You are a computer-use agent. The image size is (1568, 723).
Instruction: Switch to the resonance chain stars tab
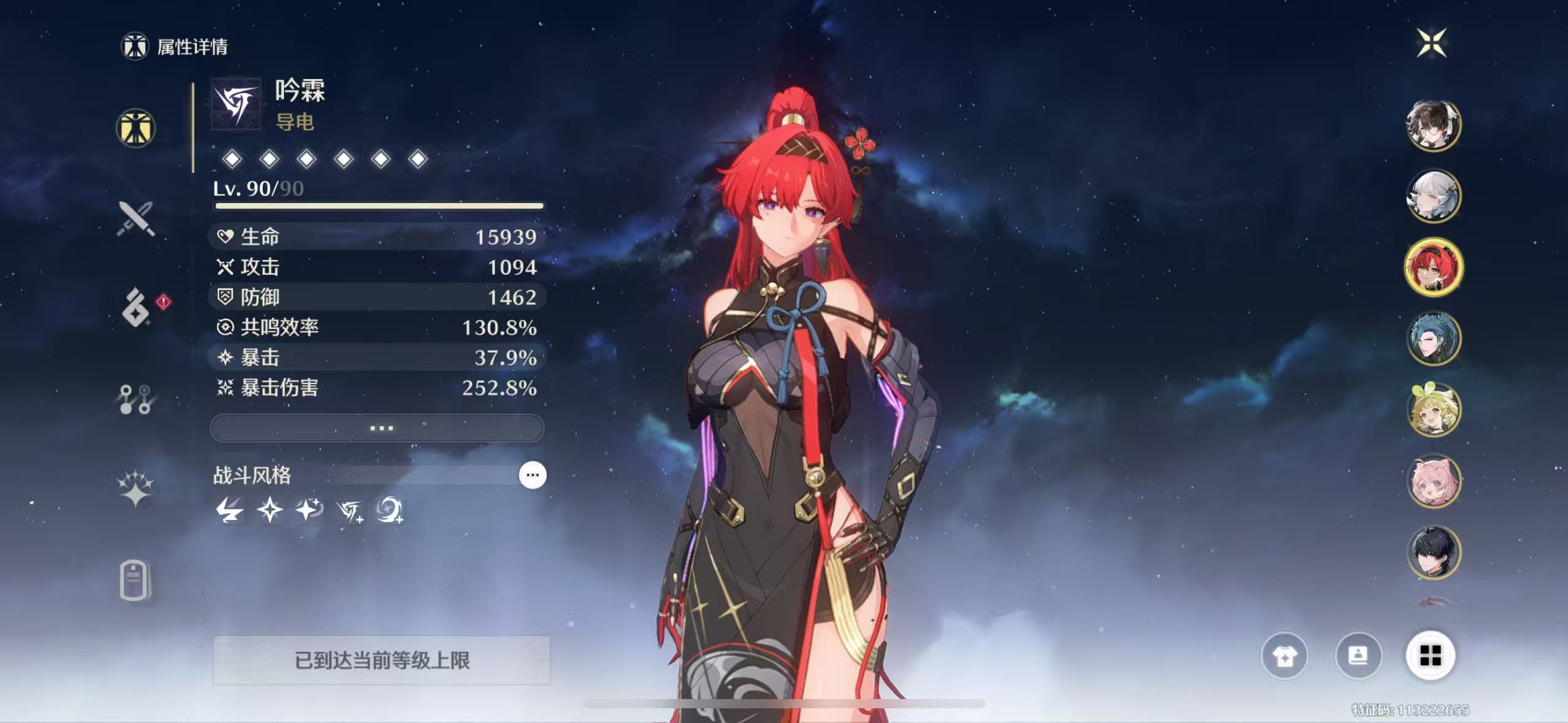pos(136,489)
